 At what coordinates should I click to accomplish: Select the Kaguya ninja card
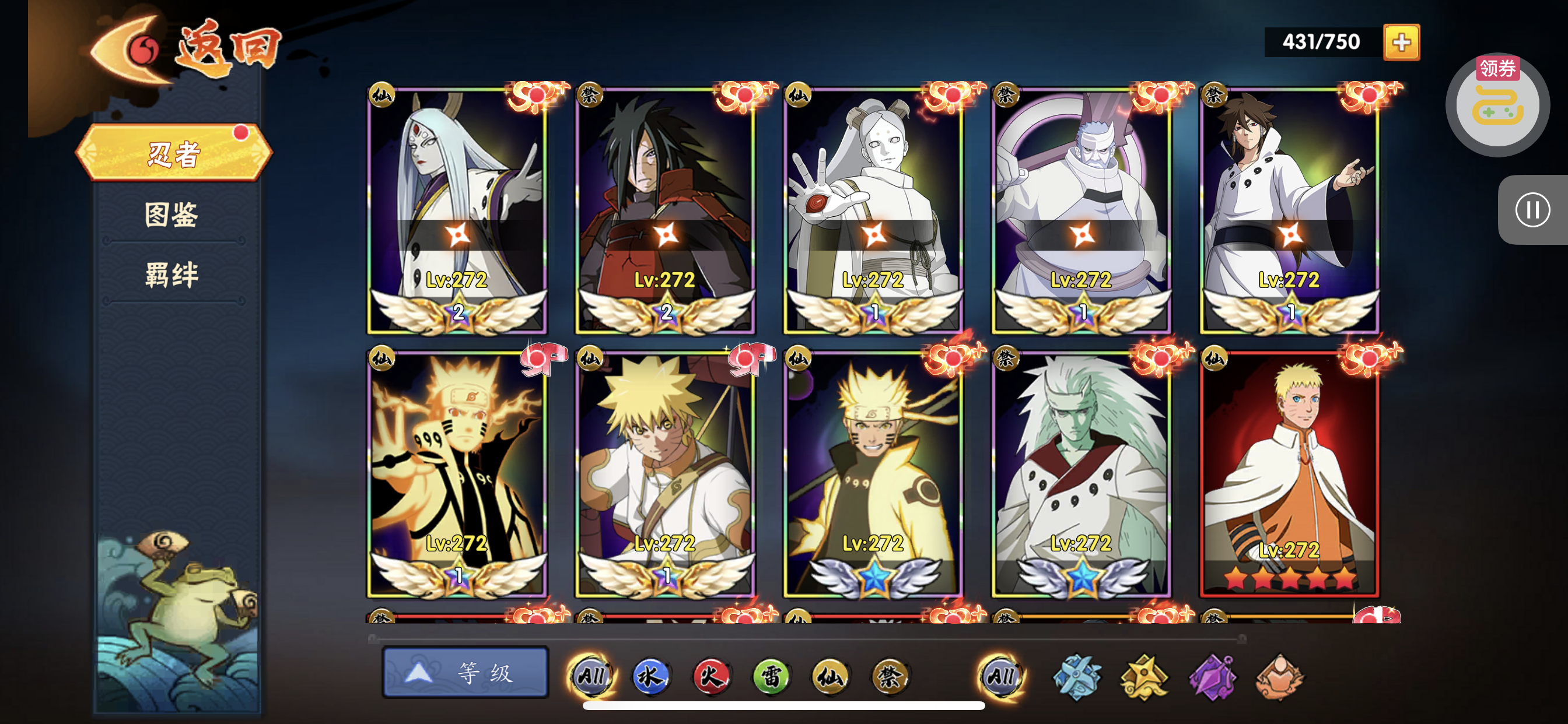[x=457, y=210]
